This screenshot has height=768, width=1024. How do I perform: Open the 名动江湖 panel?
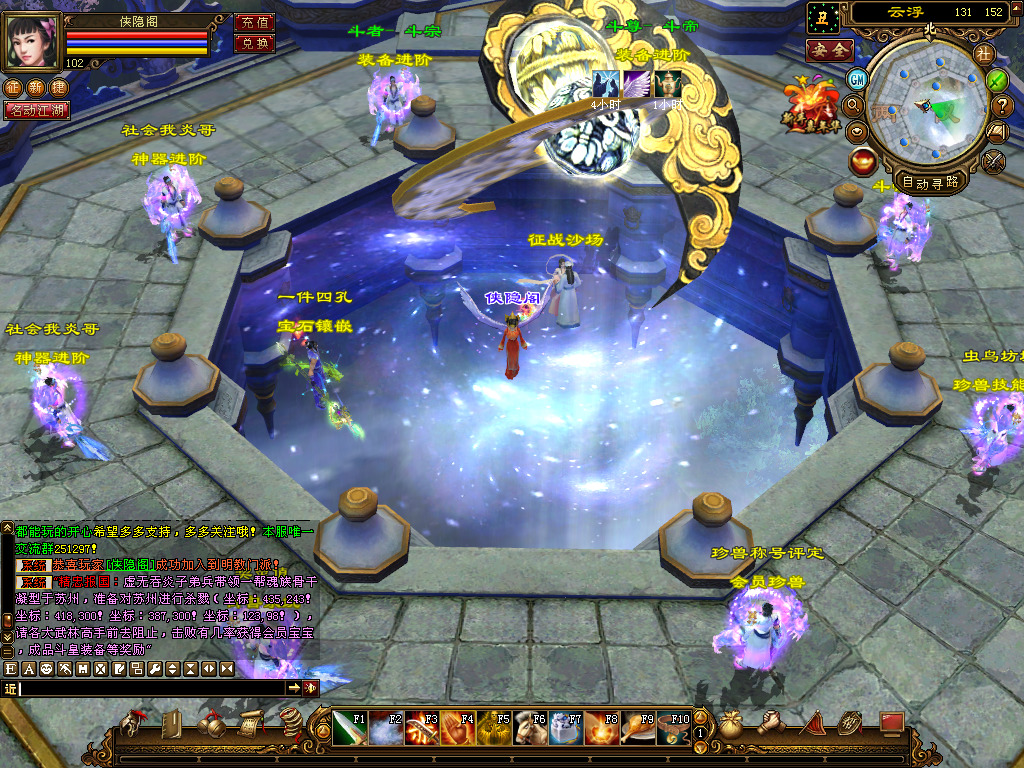(37, 110)
